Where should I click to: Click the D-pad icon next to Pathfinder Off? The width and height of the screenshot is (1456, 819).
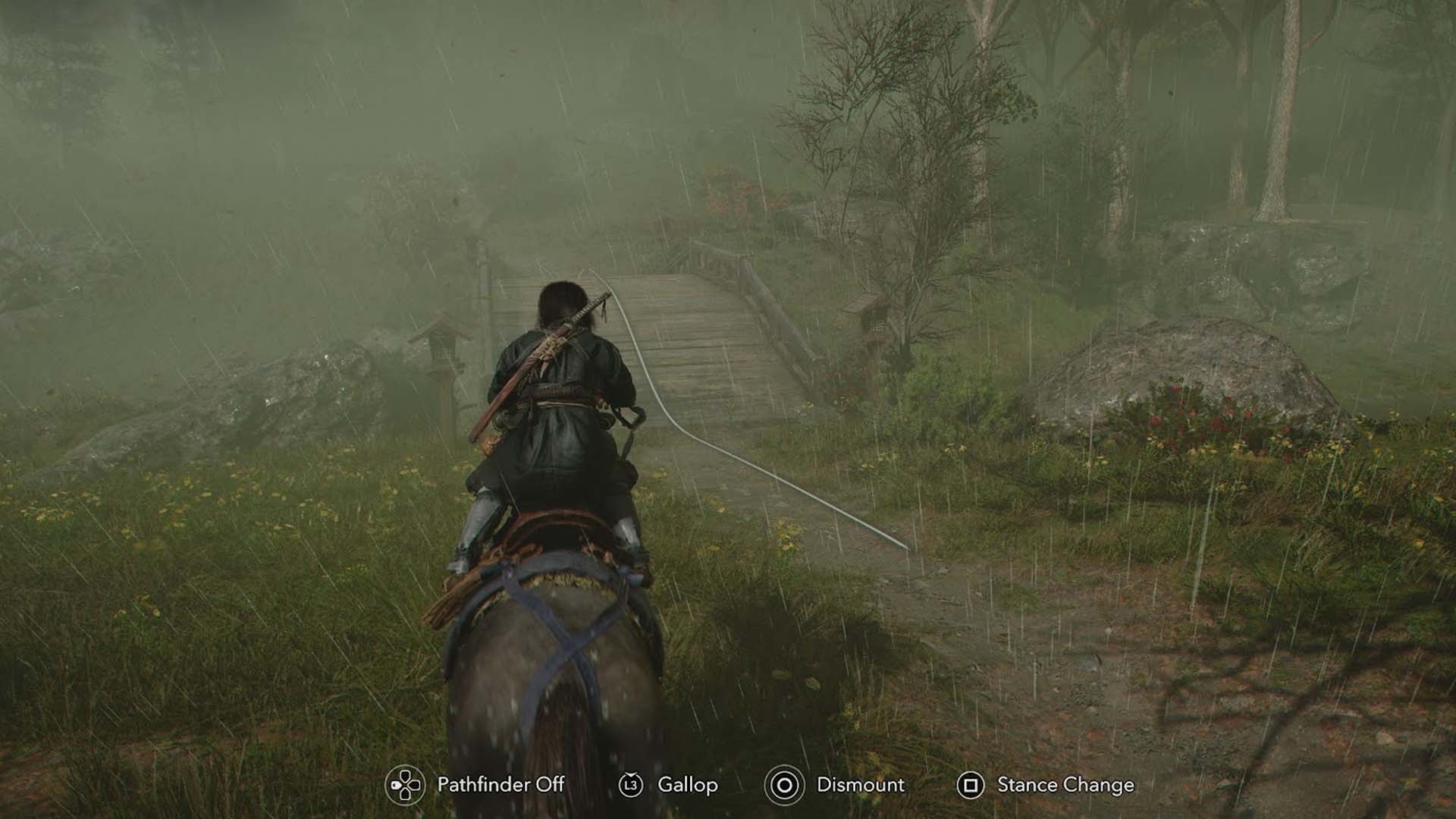(404, 786)
